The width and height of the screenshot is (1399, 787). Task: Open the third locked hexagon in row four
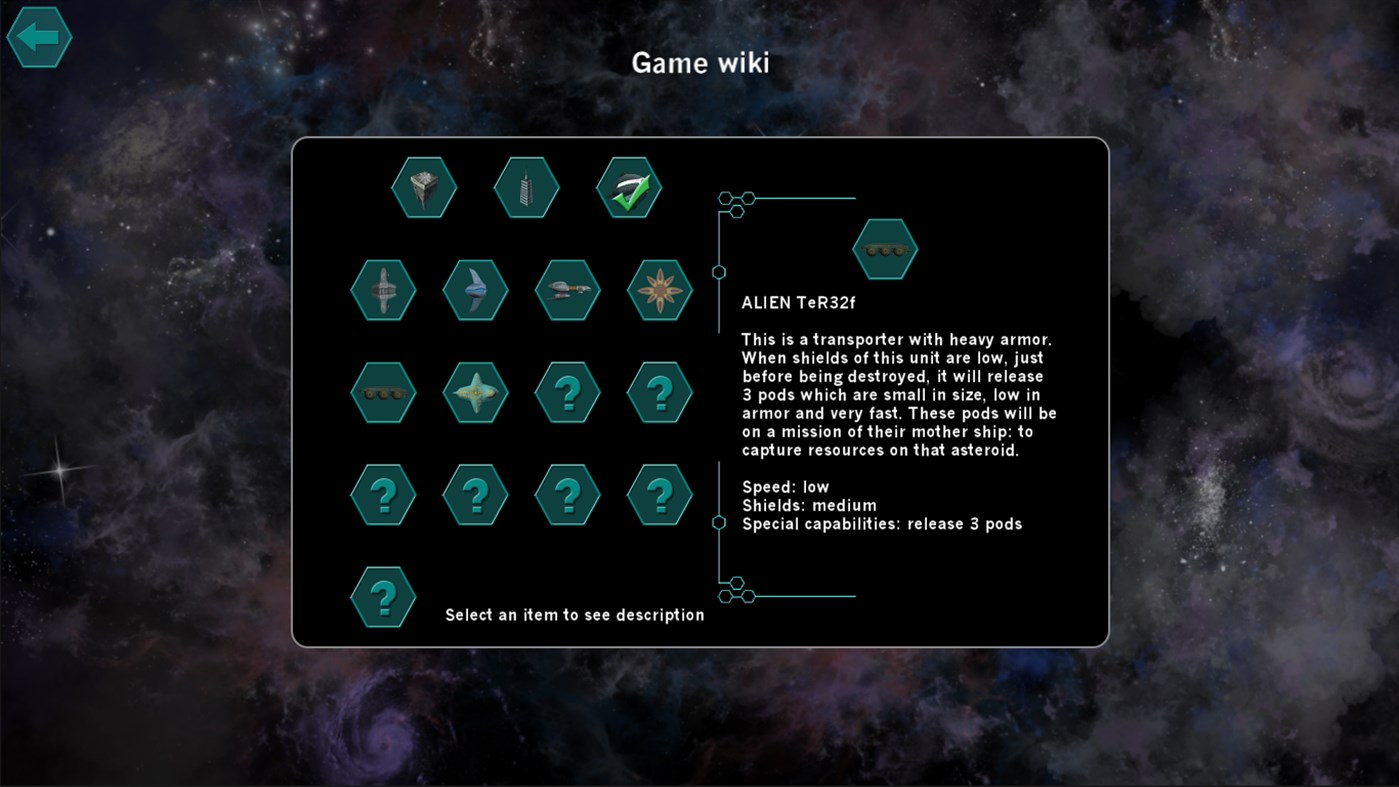pyautogui.click(x=567, y=493)
